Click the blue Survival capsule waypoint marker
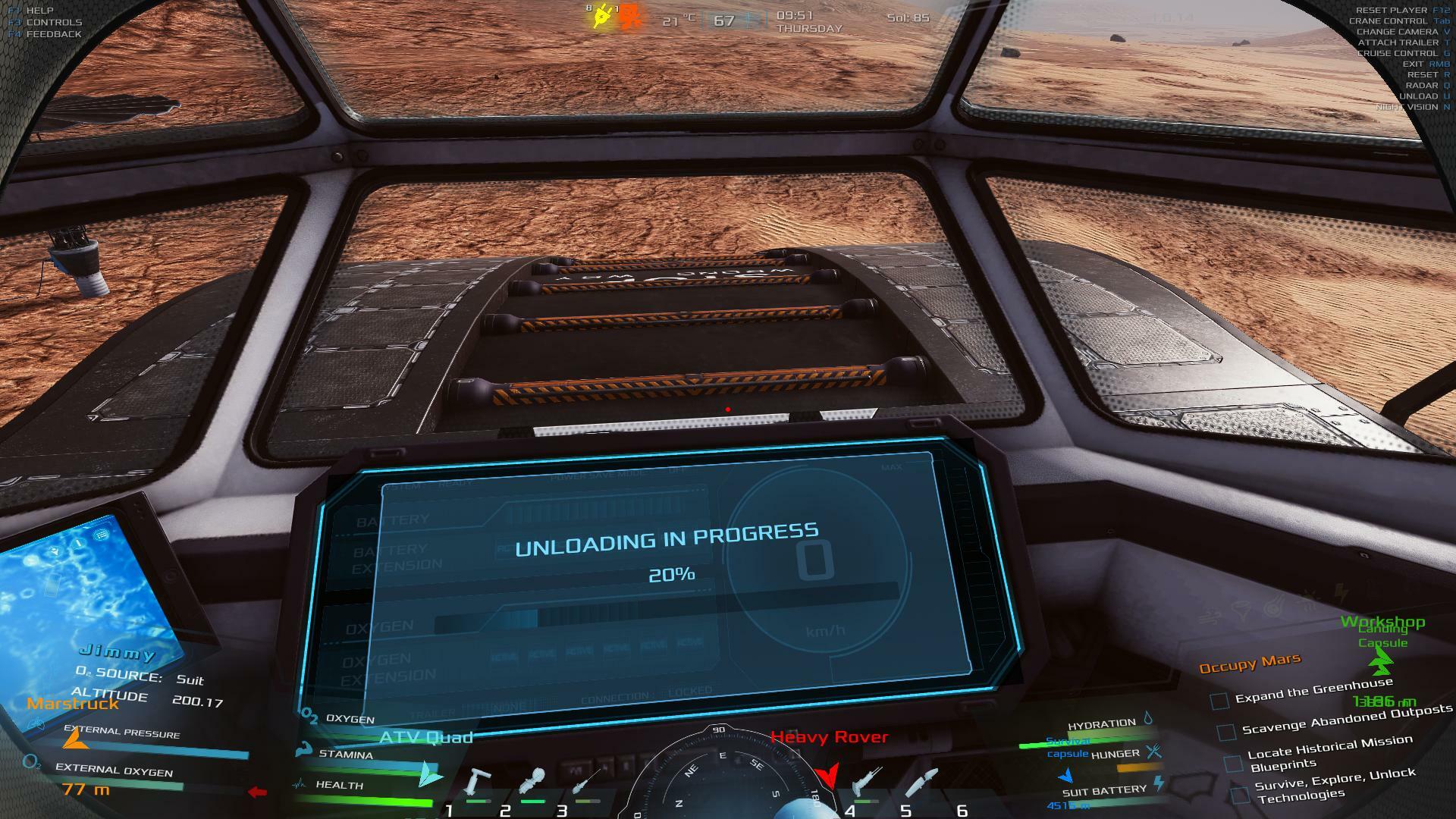The height and width of the screenshot is (819, 1456). 1066,776
